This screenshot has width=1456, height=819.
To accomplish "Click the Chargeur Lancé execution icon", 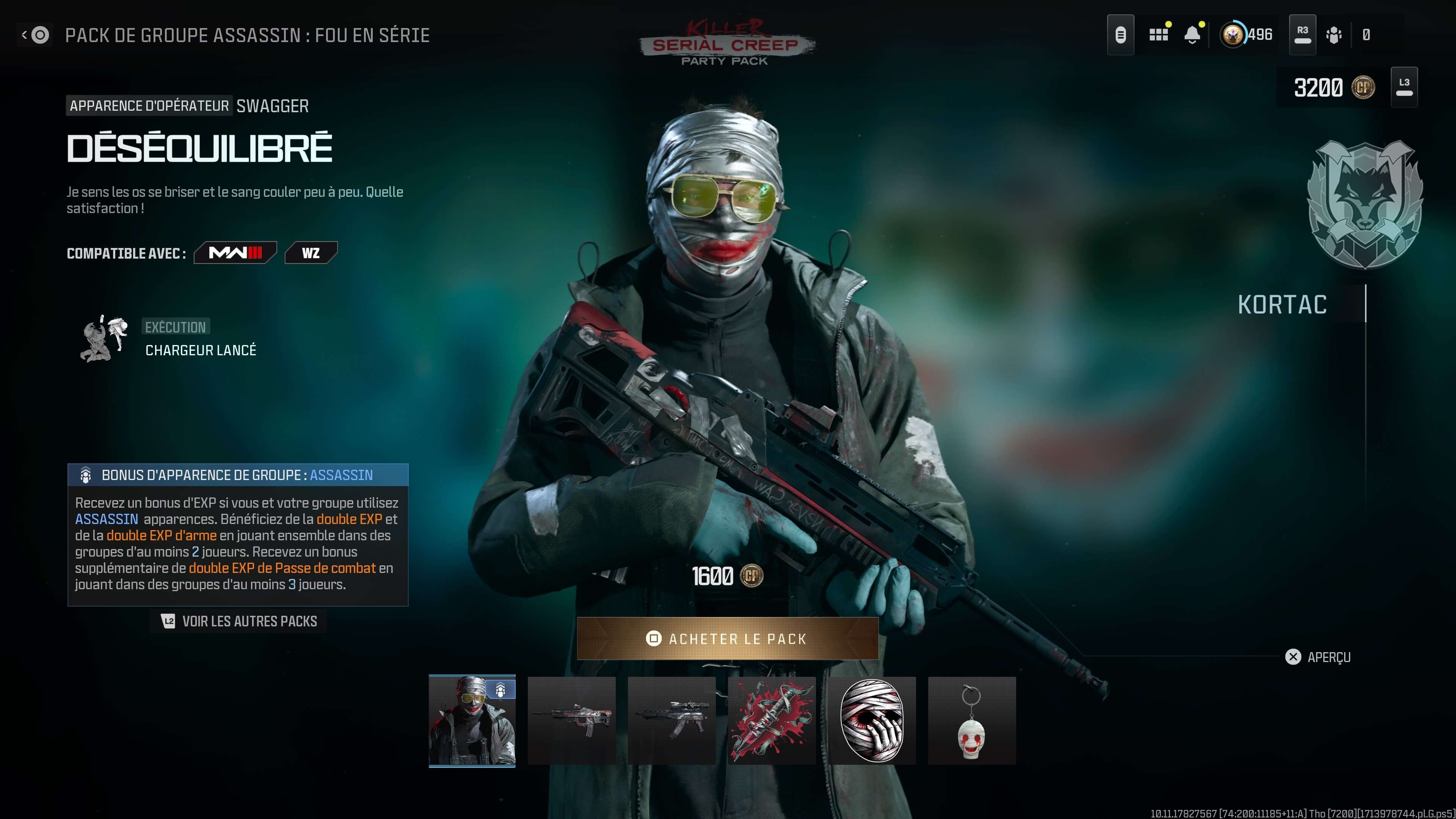I will (104, 338).
